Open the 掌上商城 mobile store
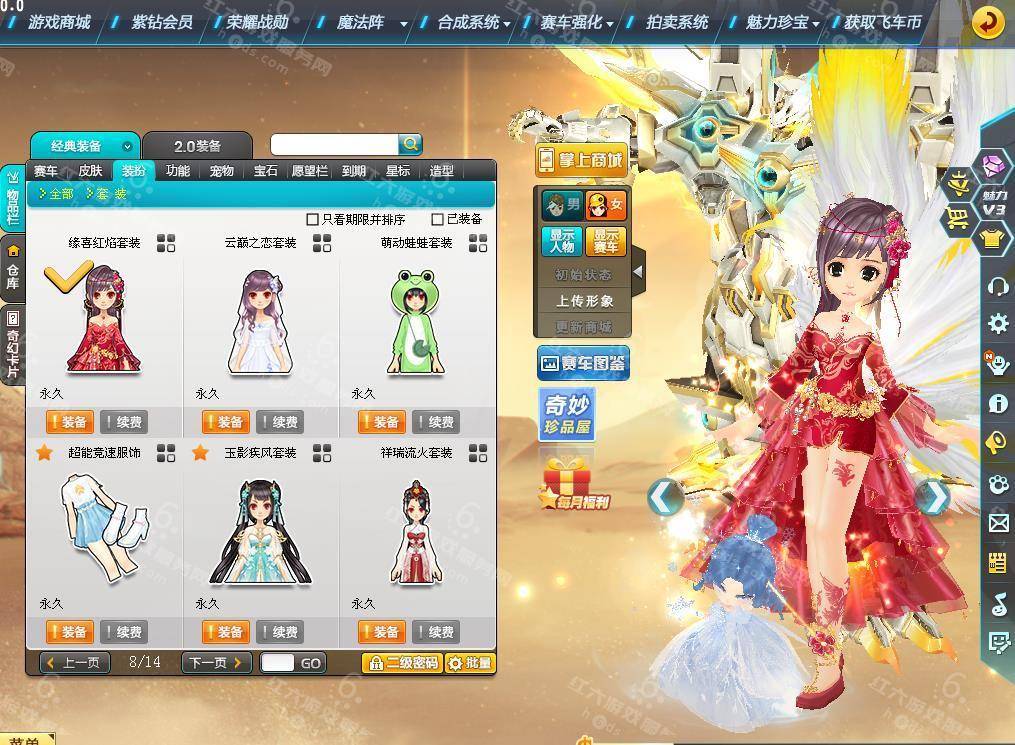Viewport: 1015px width, 745px height. 581,160
